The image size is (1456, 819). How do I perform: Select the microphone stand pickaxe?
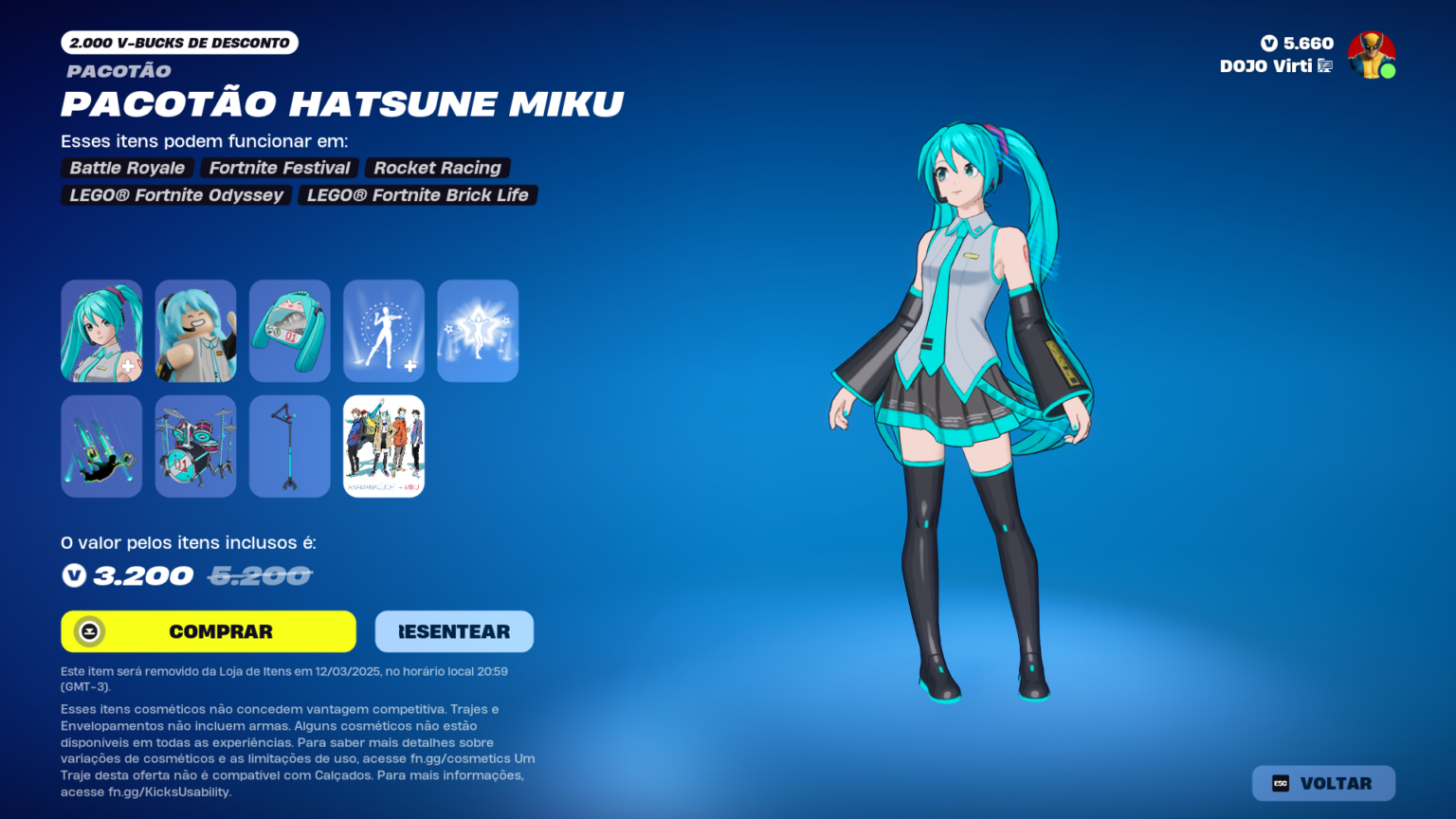coord(289,446)
